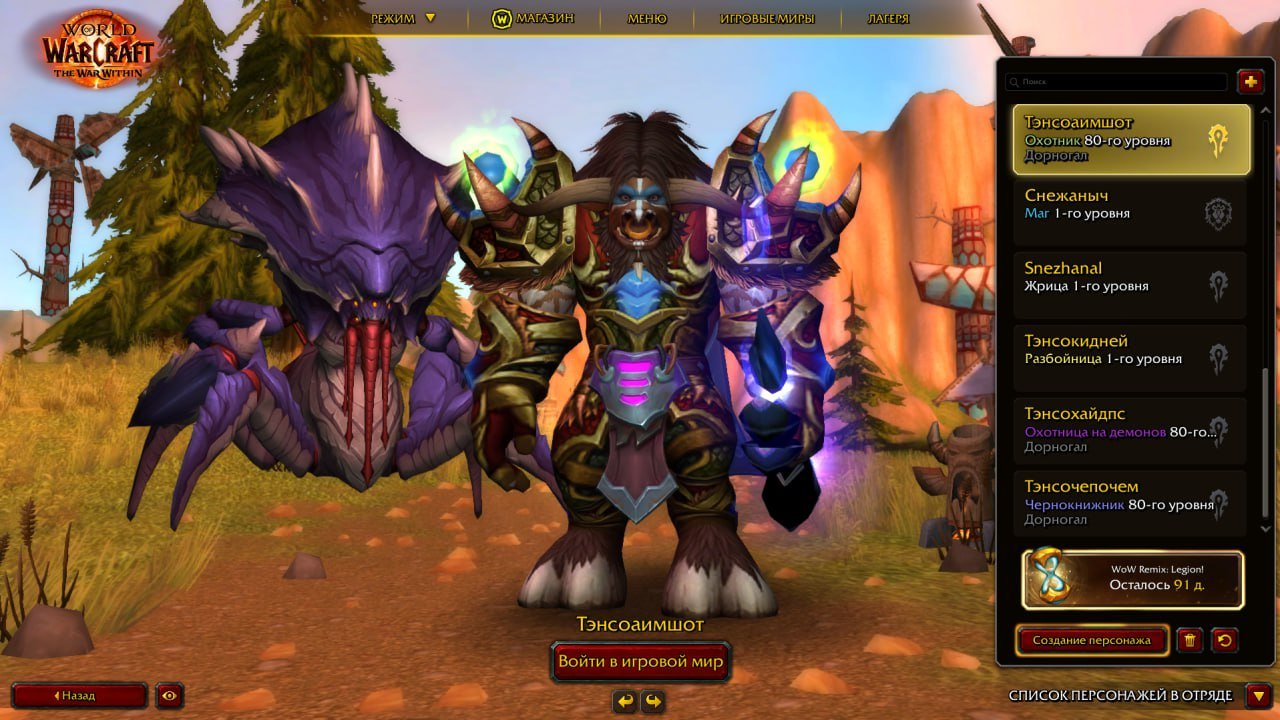Click the left rotate arrow under the character
This screenshot has height=720, width=1280.
click(x=624, y=701)
